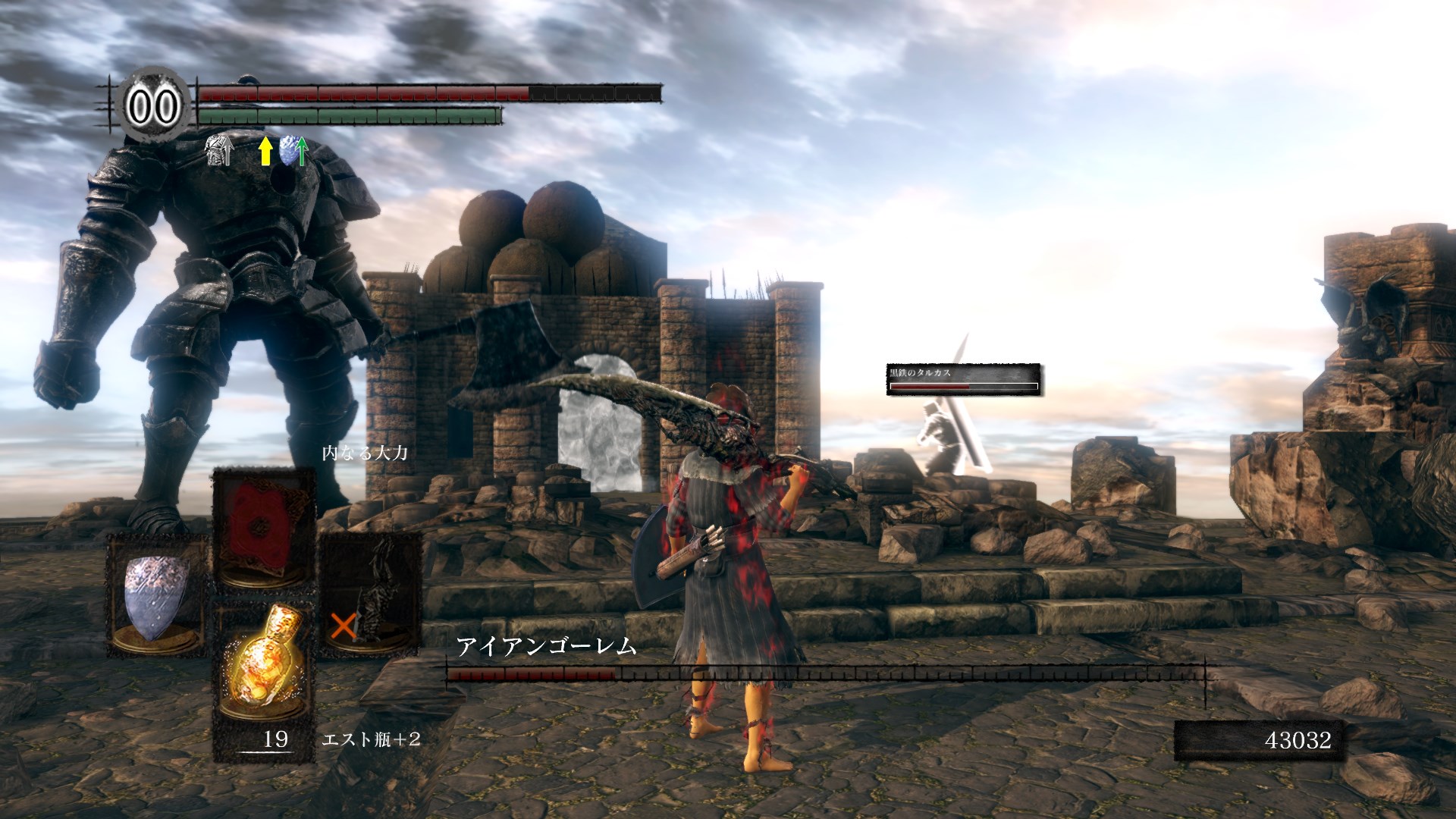The height and width of the screenshot is (819, 1456).
Task: Click the yellow up-arrow status icon
Action: click(x=265, y=151)
